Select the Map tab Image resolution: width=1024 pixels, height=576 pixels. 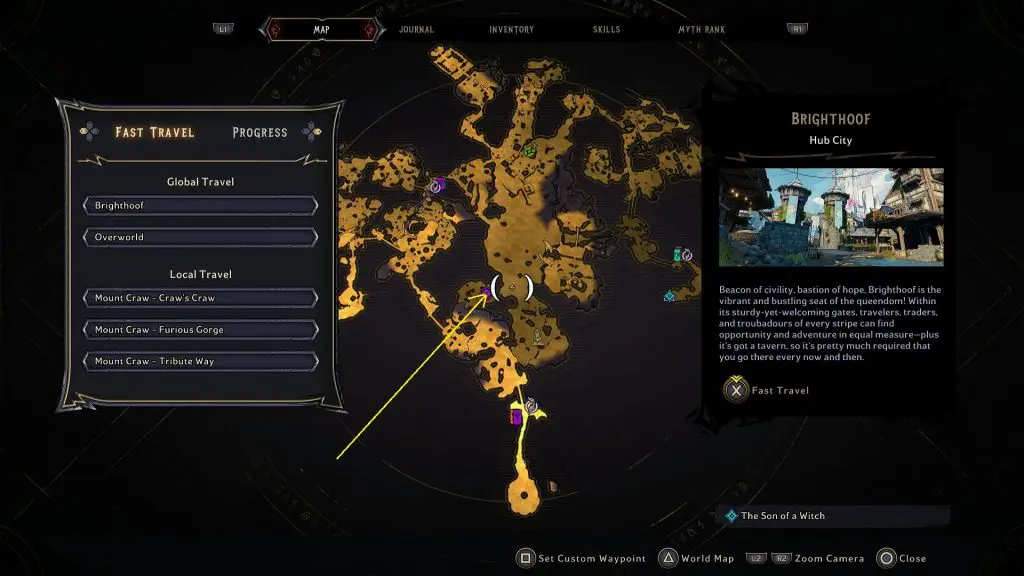[x=321, y=30]
